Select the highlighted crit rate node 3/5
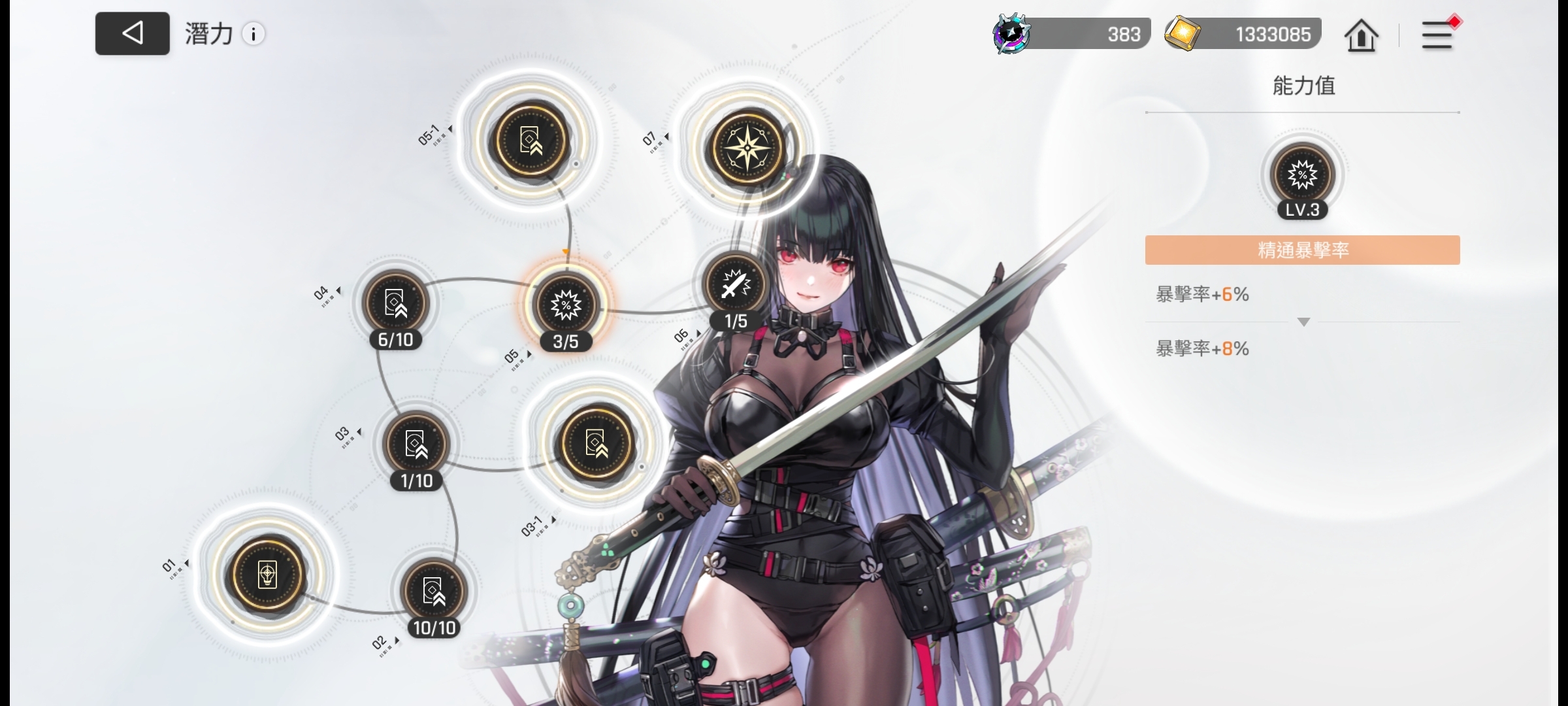1568x706 pixels. [x=566, y=305]
